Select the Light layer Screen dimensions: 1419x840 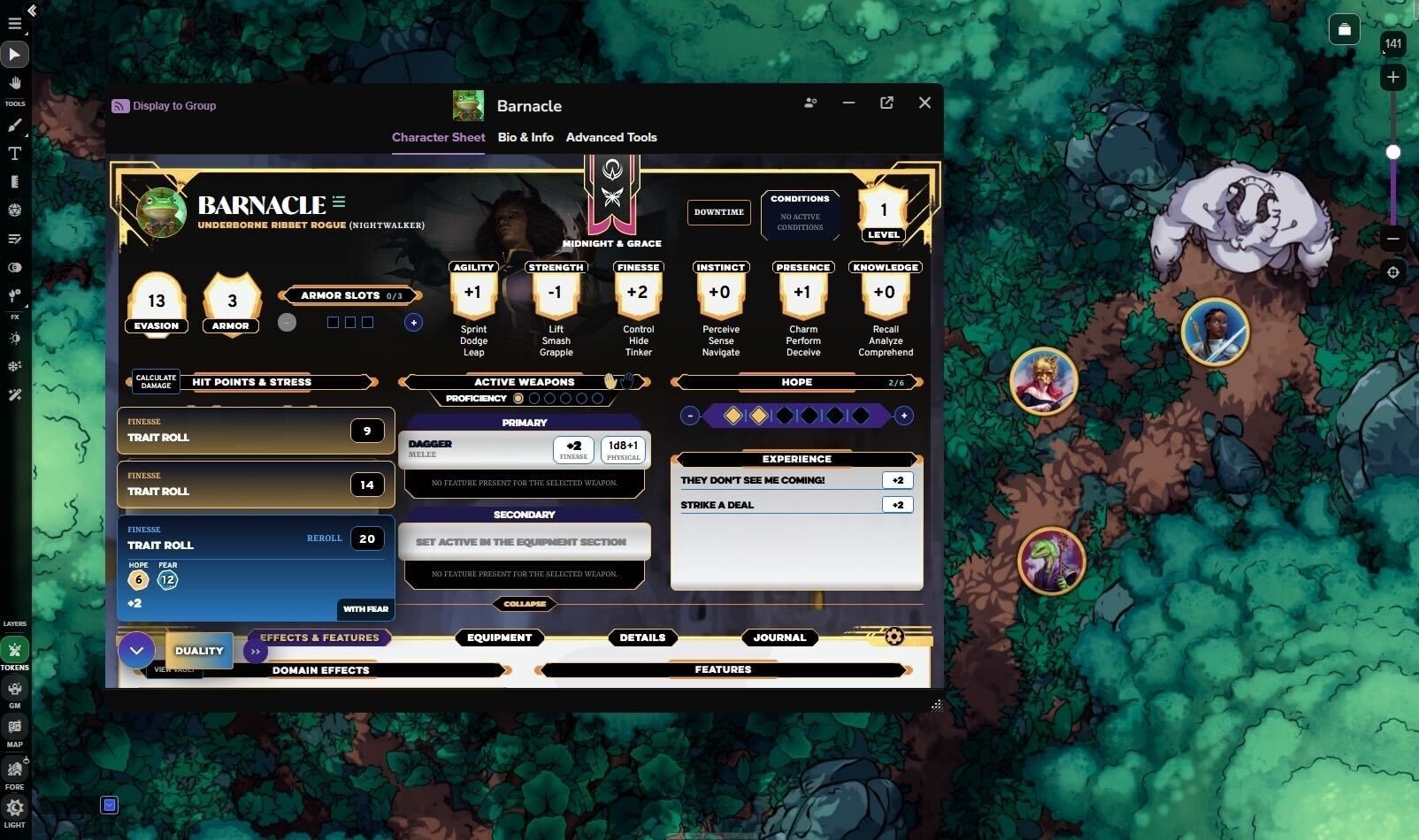click(14, 806)
